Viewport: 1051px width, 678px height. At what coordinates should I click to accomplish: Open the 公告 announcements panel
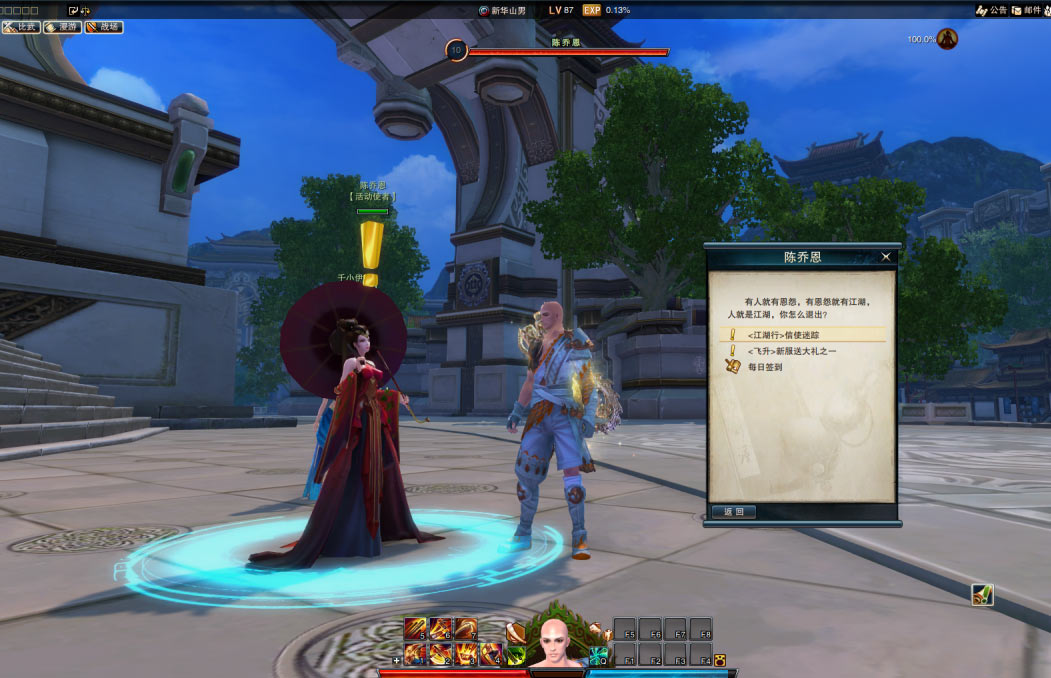[992, 10]
